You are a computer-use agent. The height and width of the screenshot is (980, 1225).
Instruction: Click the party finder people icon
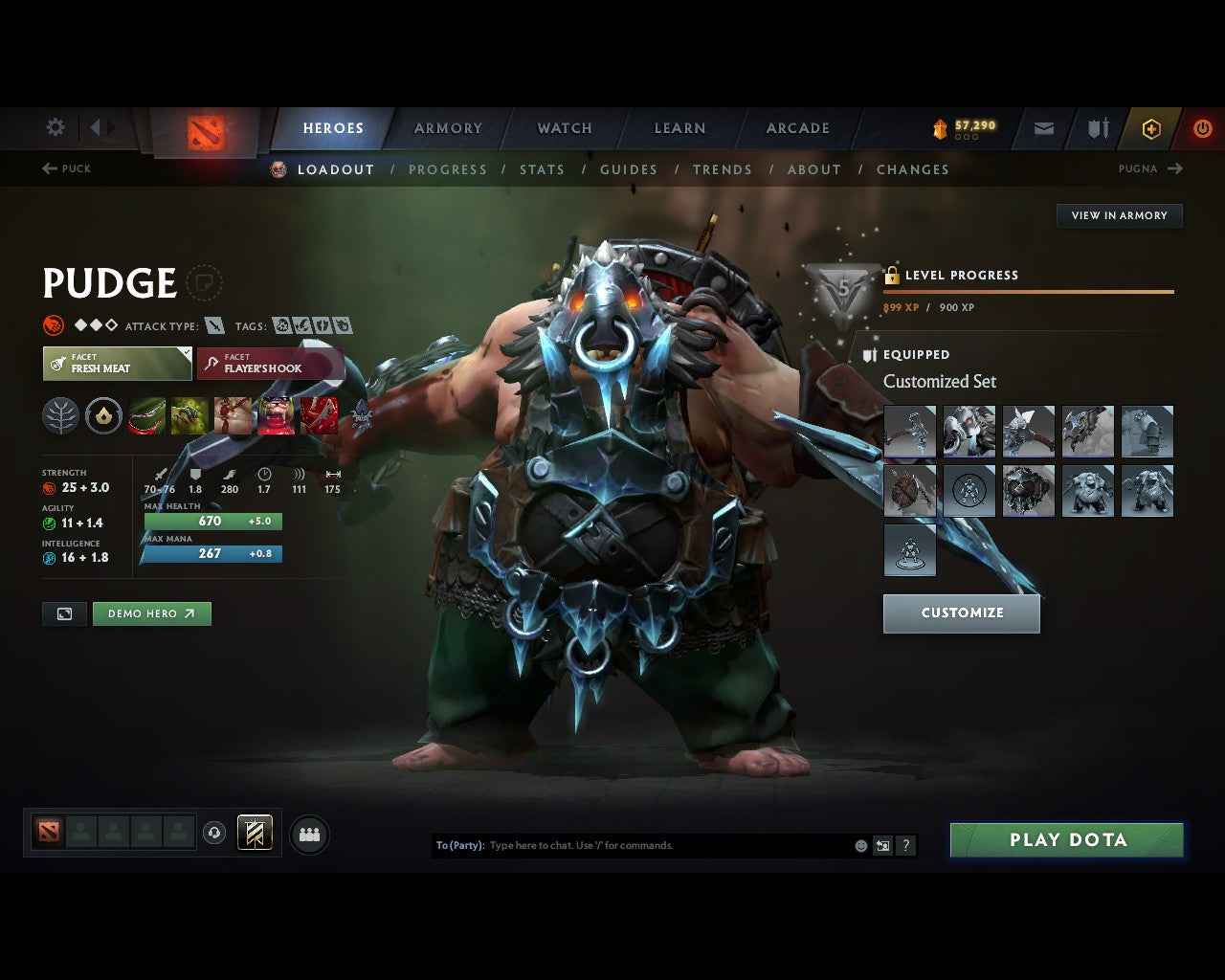pyautogui.click(x=306, y=834)
